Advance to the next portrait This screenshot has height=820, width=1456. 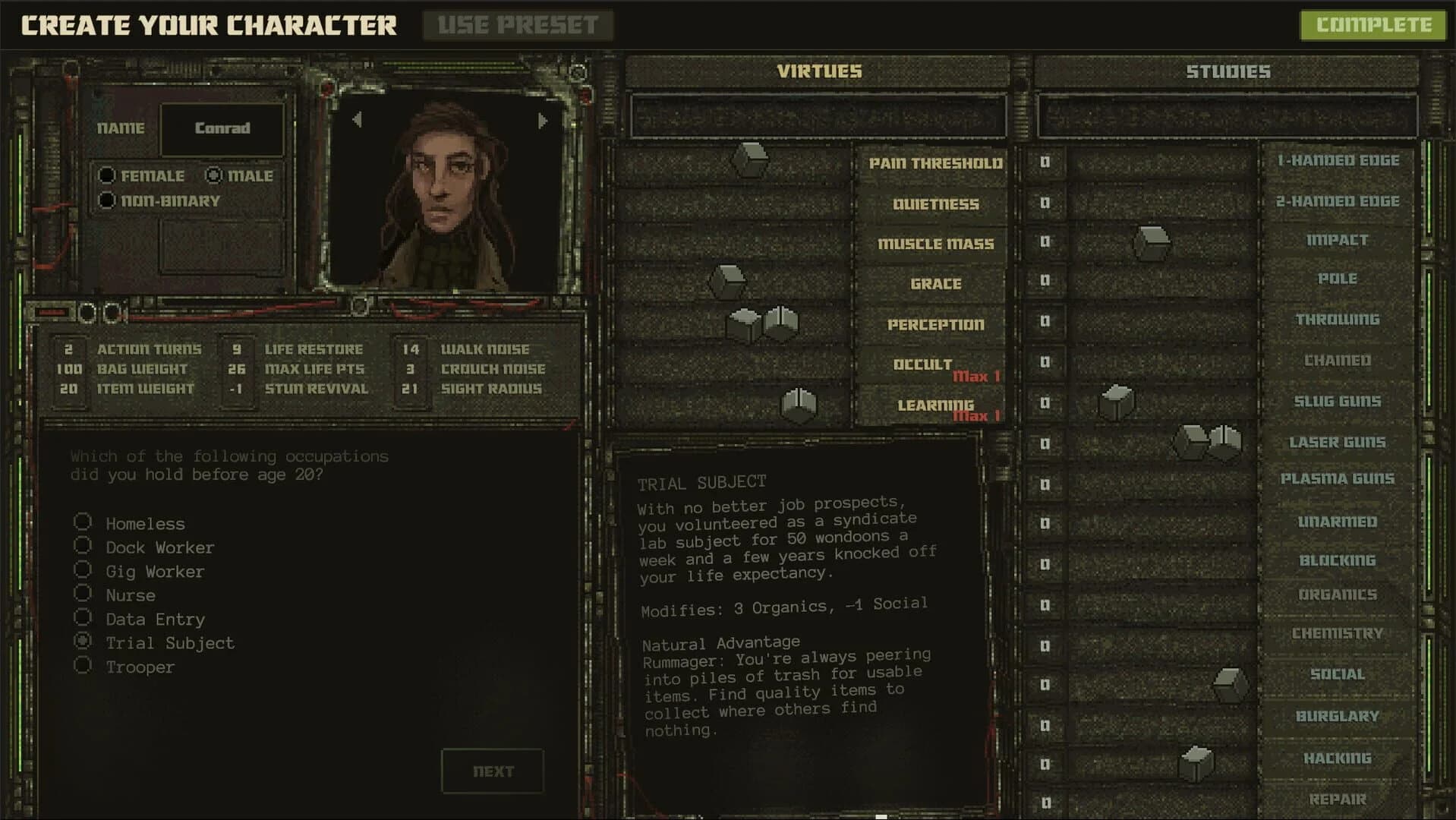coord(544,119)
